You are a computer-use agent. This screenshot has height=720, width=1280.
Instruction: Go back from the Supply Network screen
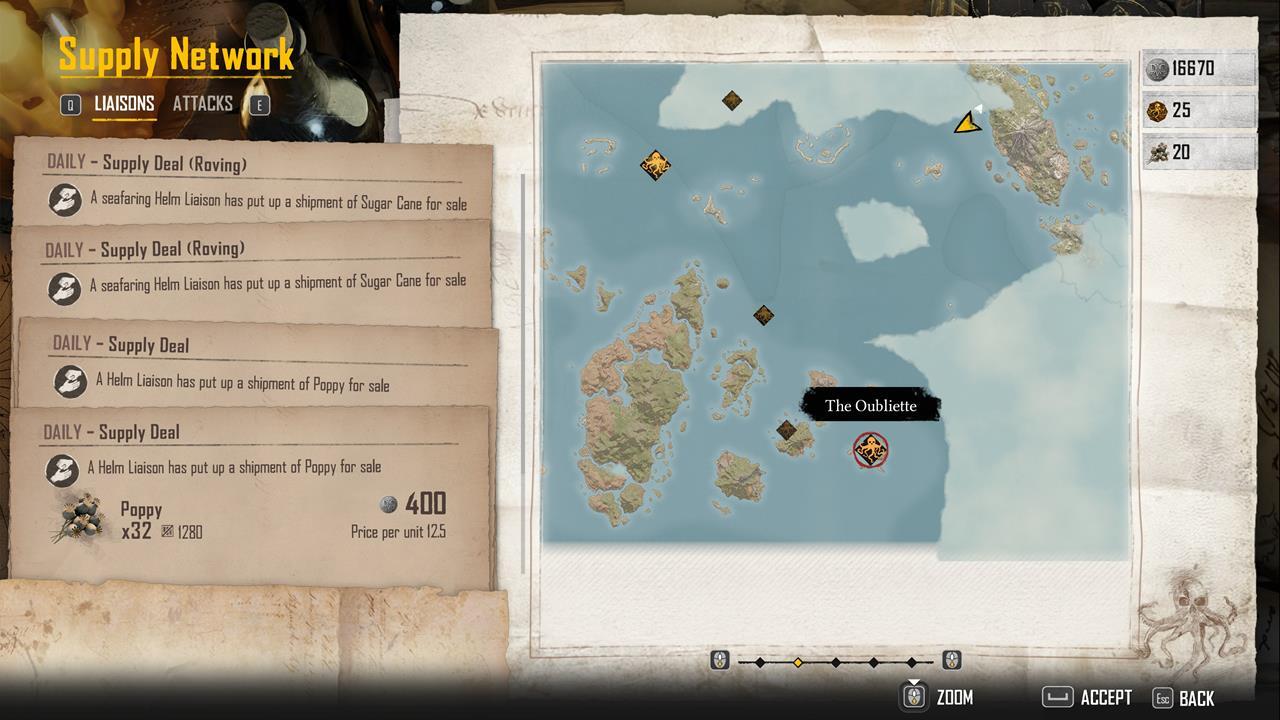point(1184,698)
